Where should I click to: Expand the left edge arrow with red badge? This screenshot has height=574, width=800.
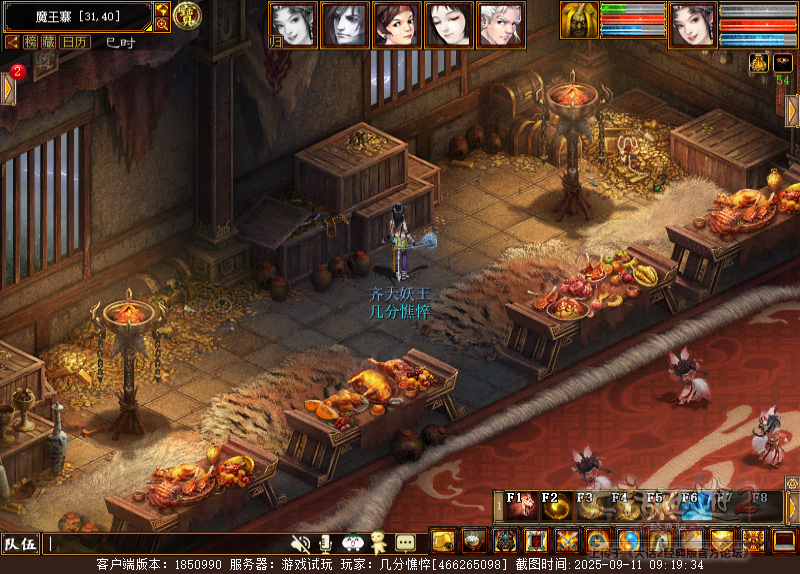[8, 88]
